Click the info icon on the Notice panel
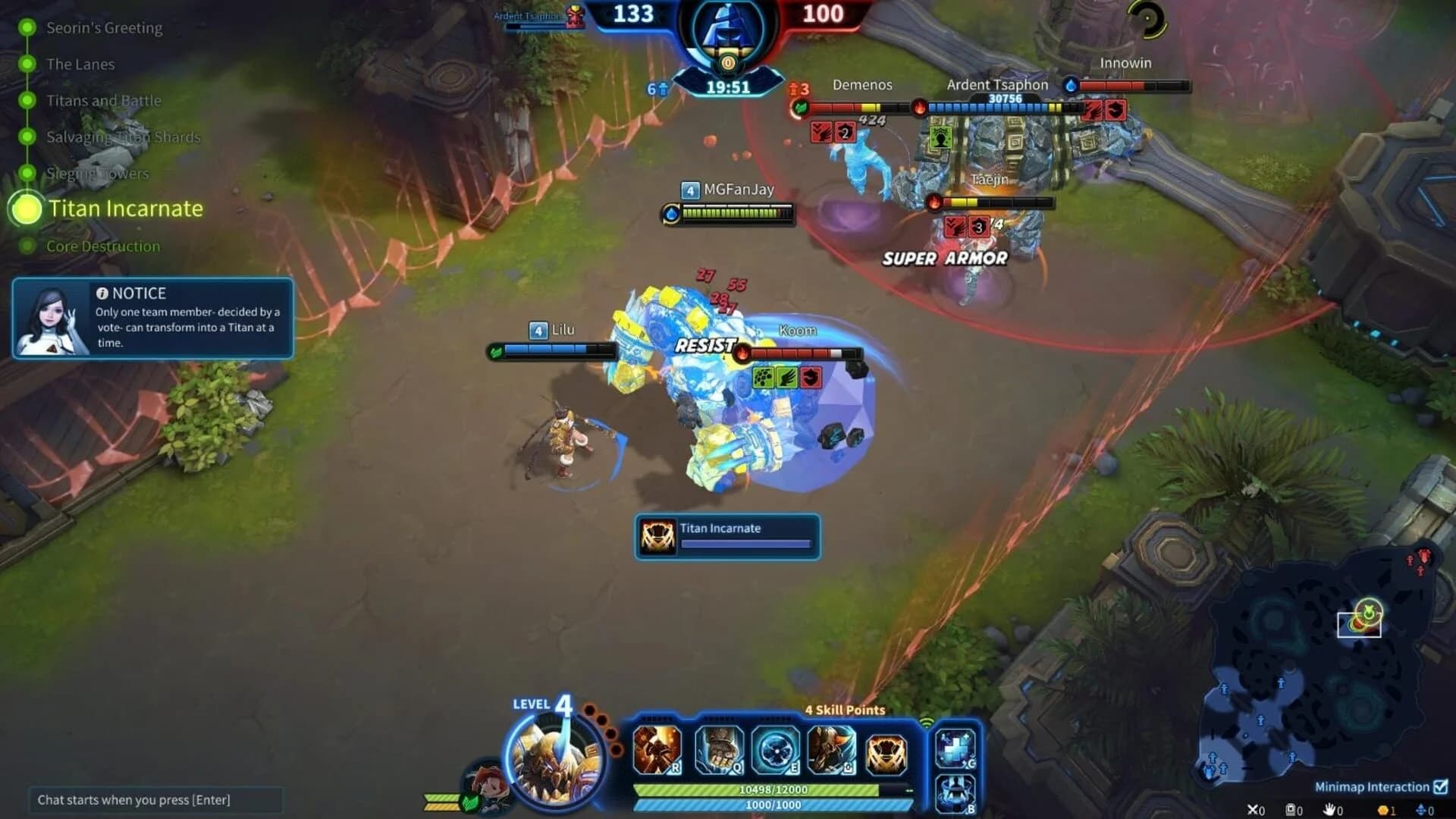Image resolution: width=1456 pixels, height=819 pixels. 101,293
